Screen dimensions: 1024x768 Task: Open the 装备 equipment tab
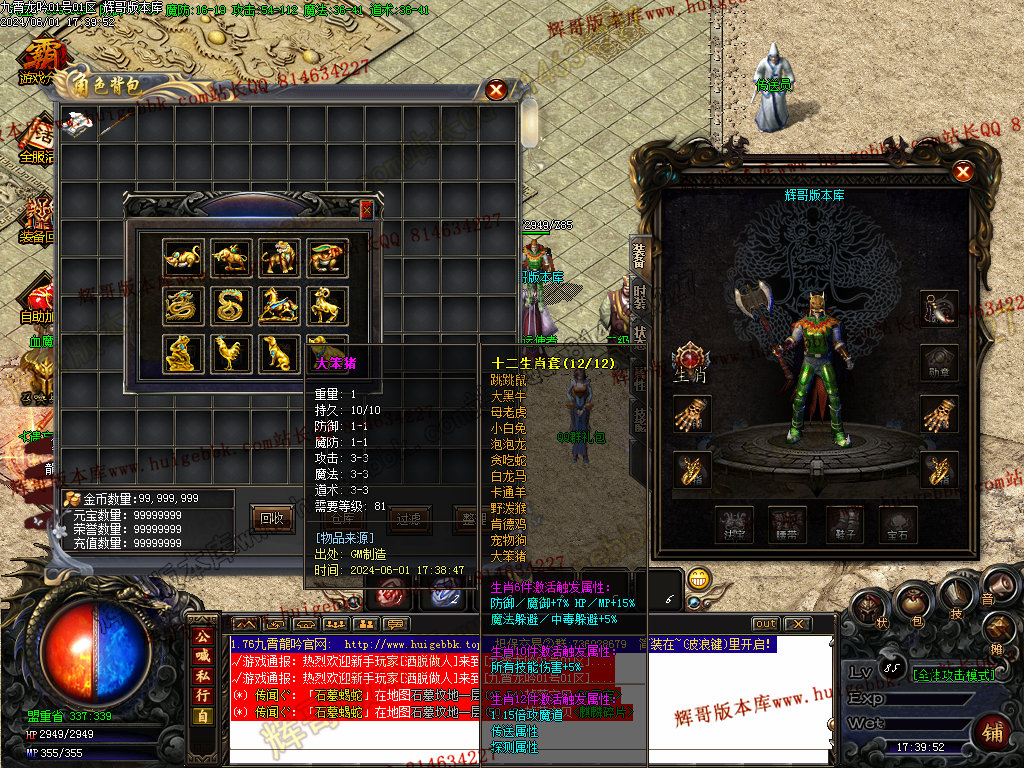tap(640, 256)
